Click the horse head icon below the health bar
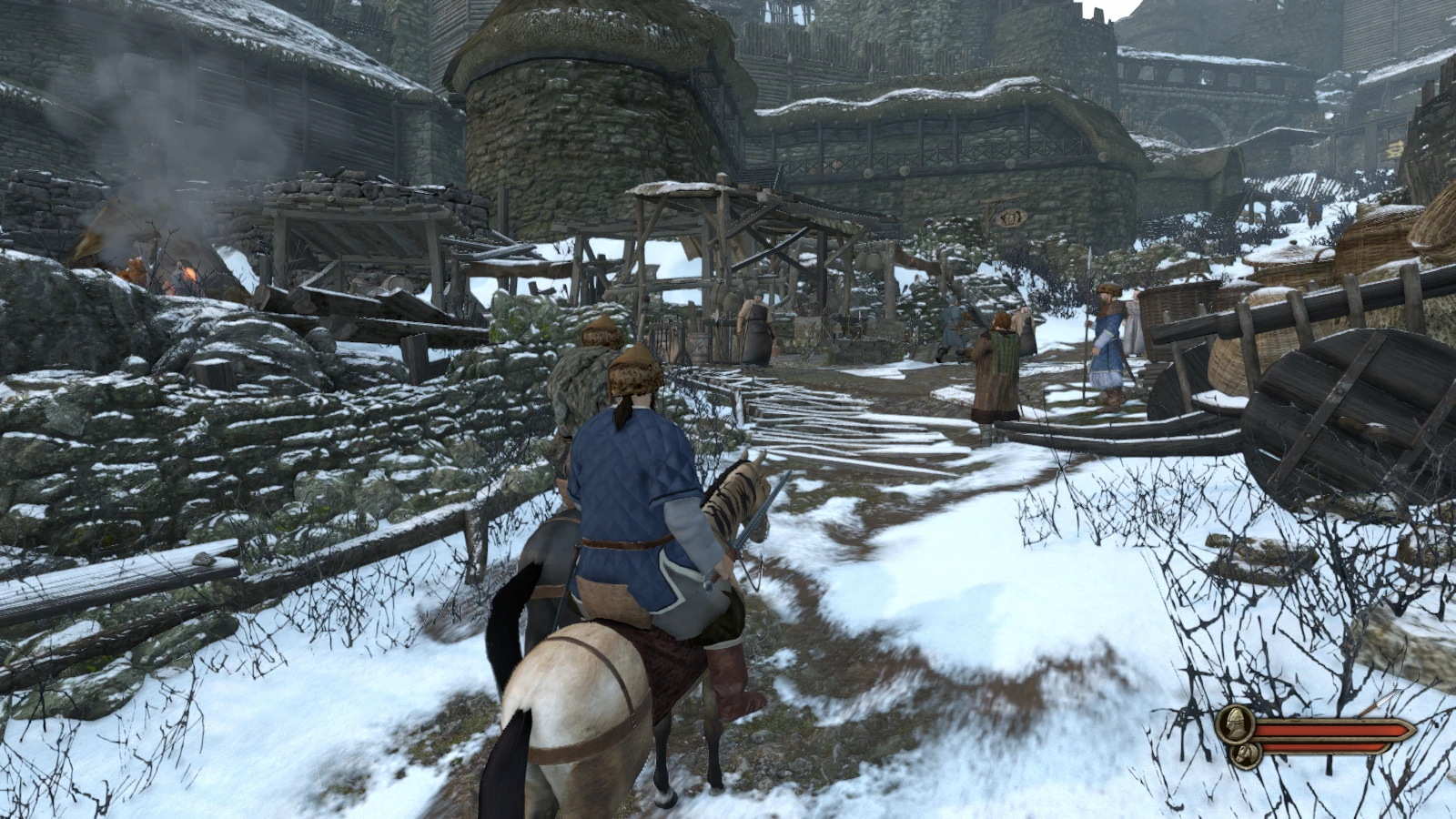The image size is (1456, 819). click(1245, 753)
